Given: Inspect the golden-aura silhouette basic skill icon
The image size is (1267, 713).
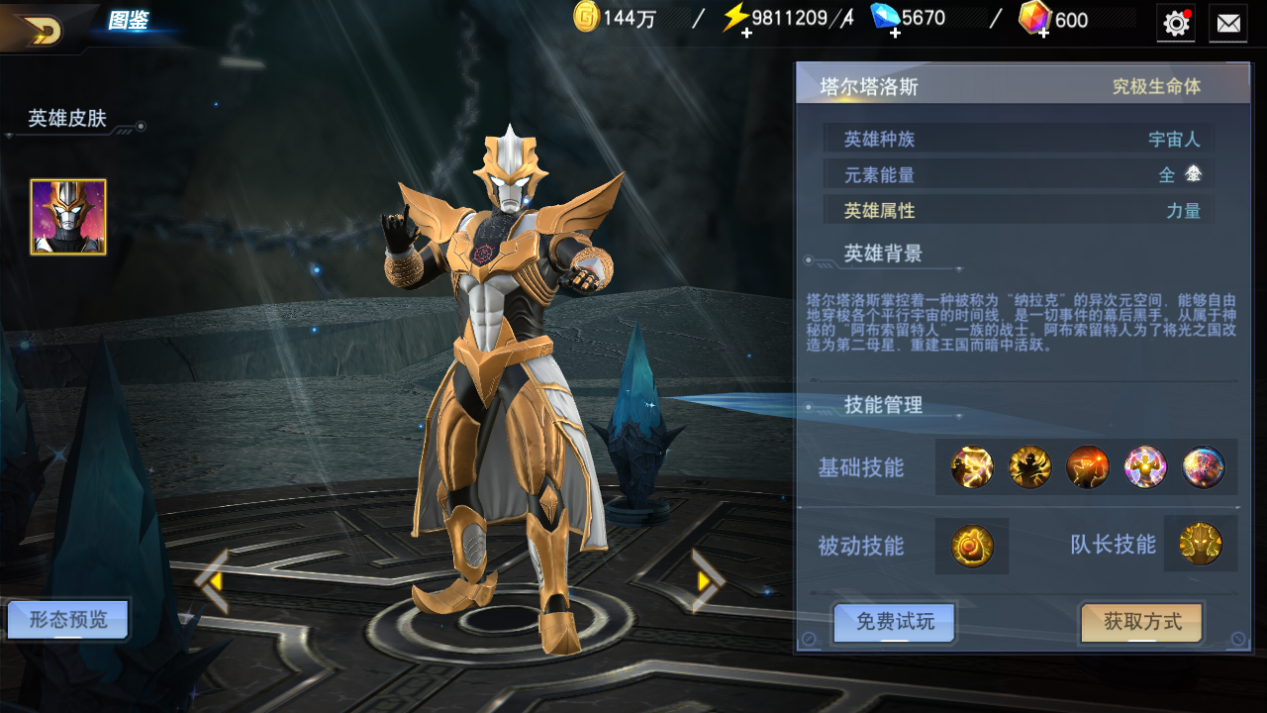Looking at the screenshot, I should tap(1030, 467).
